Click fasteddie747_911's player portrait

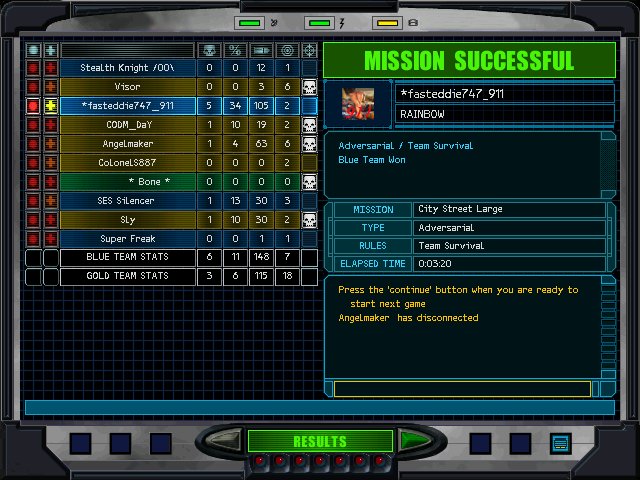tap(356, 104)
